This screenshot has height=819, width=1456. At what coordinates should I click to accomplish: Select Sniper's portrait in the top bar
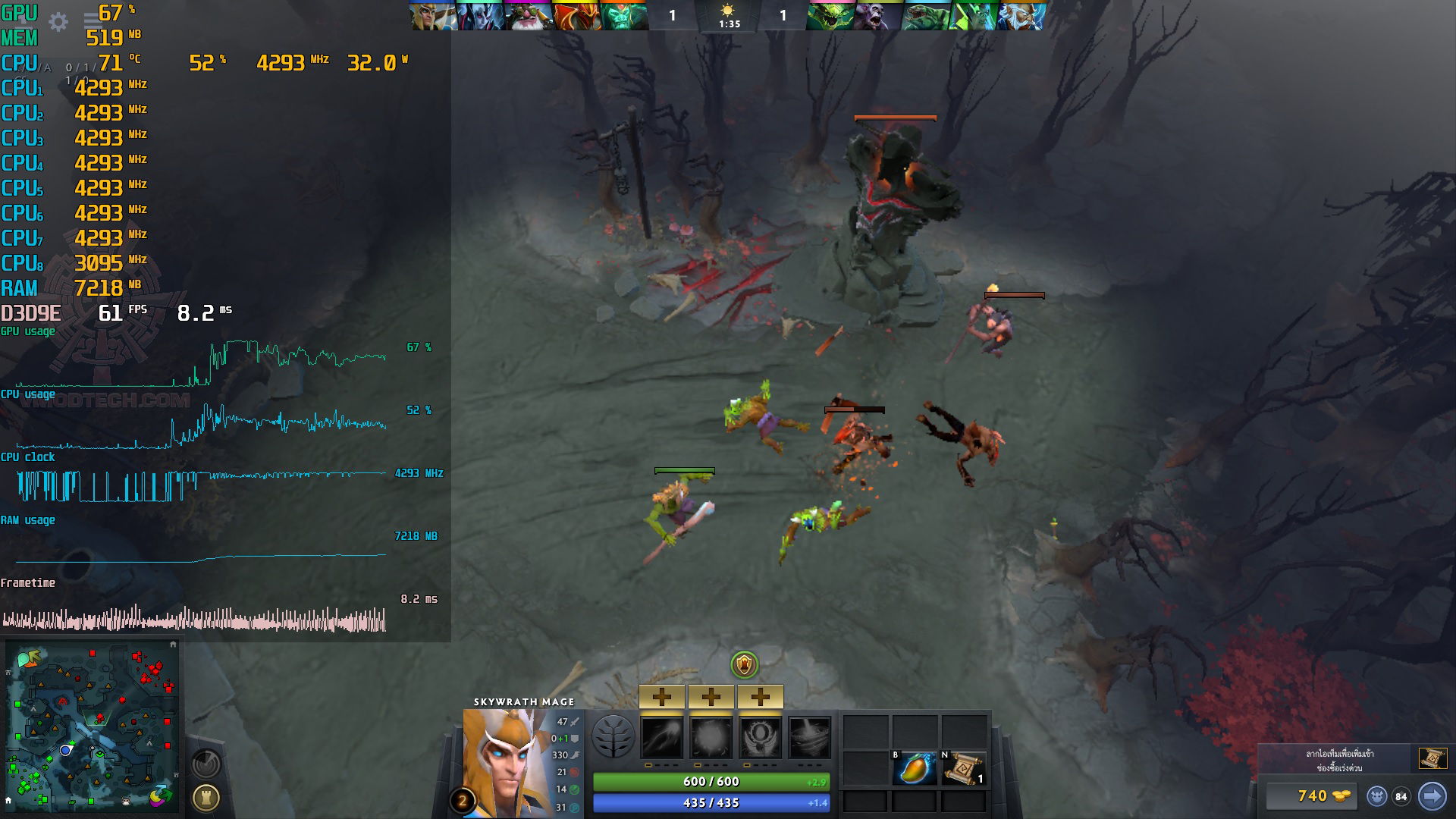pos(528,15)
